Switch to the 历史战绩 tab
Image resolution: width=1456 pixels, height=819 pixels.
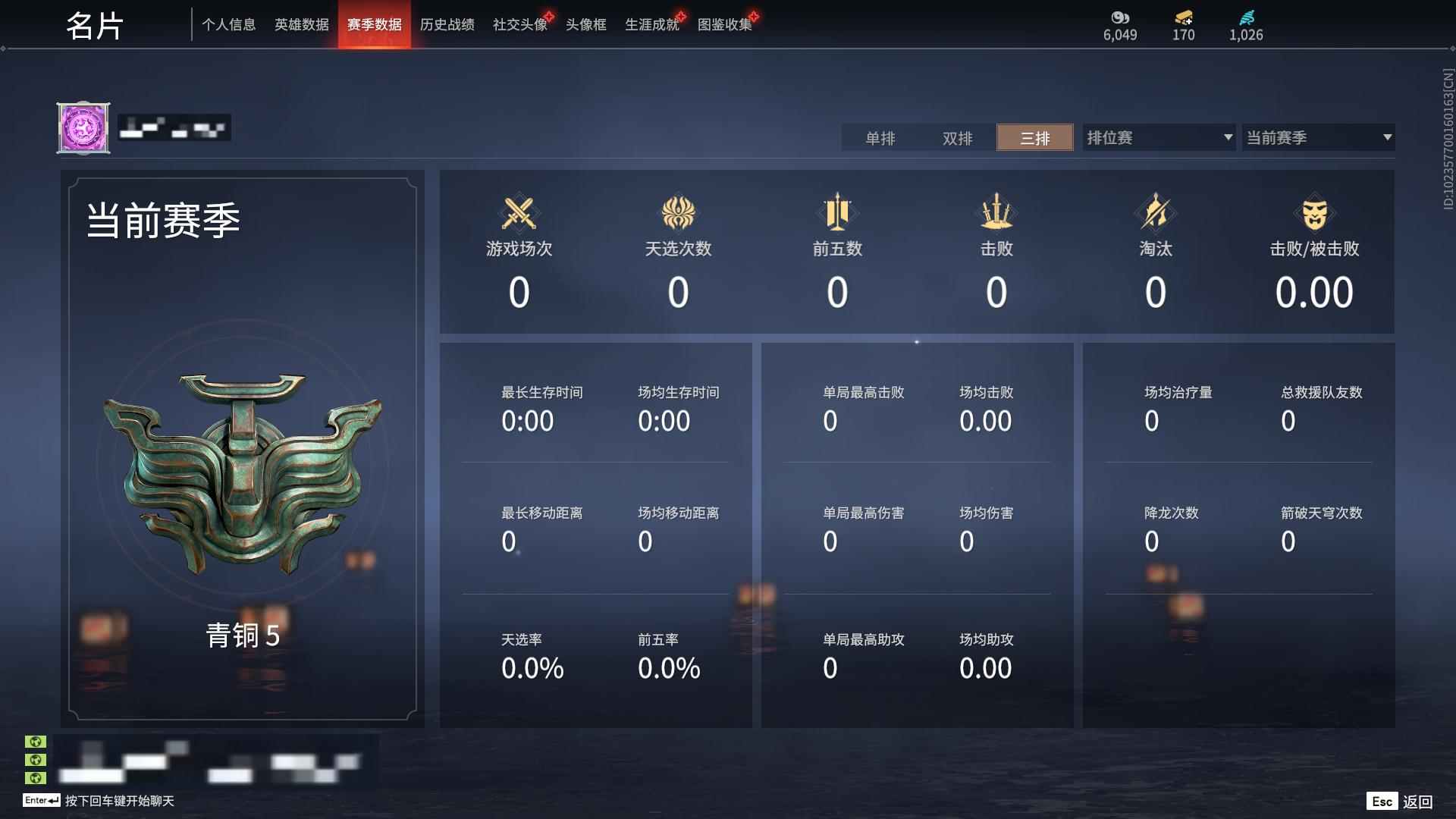[447, 24]
